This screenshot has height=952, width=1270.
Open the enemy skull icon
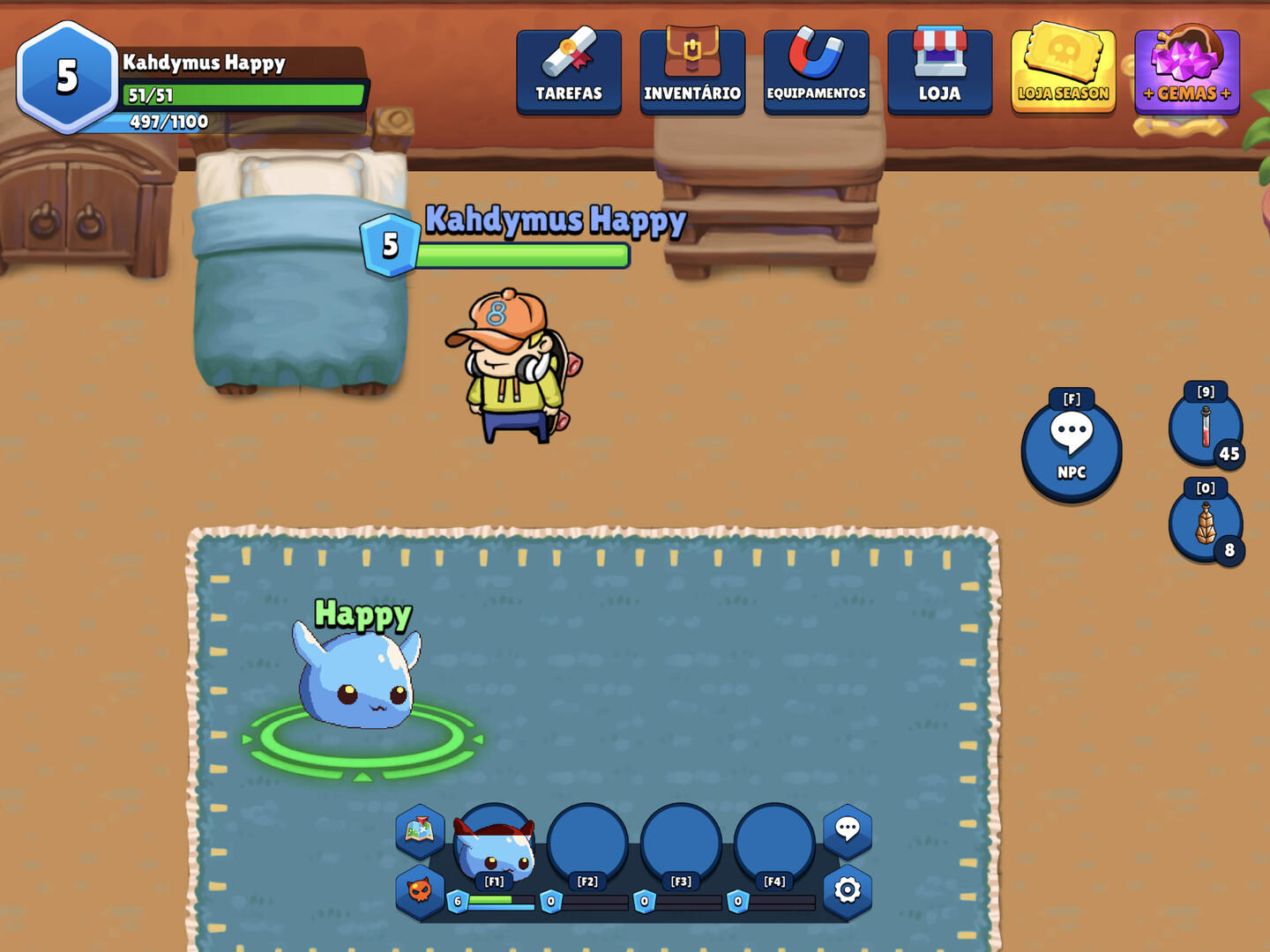[422, 890]
